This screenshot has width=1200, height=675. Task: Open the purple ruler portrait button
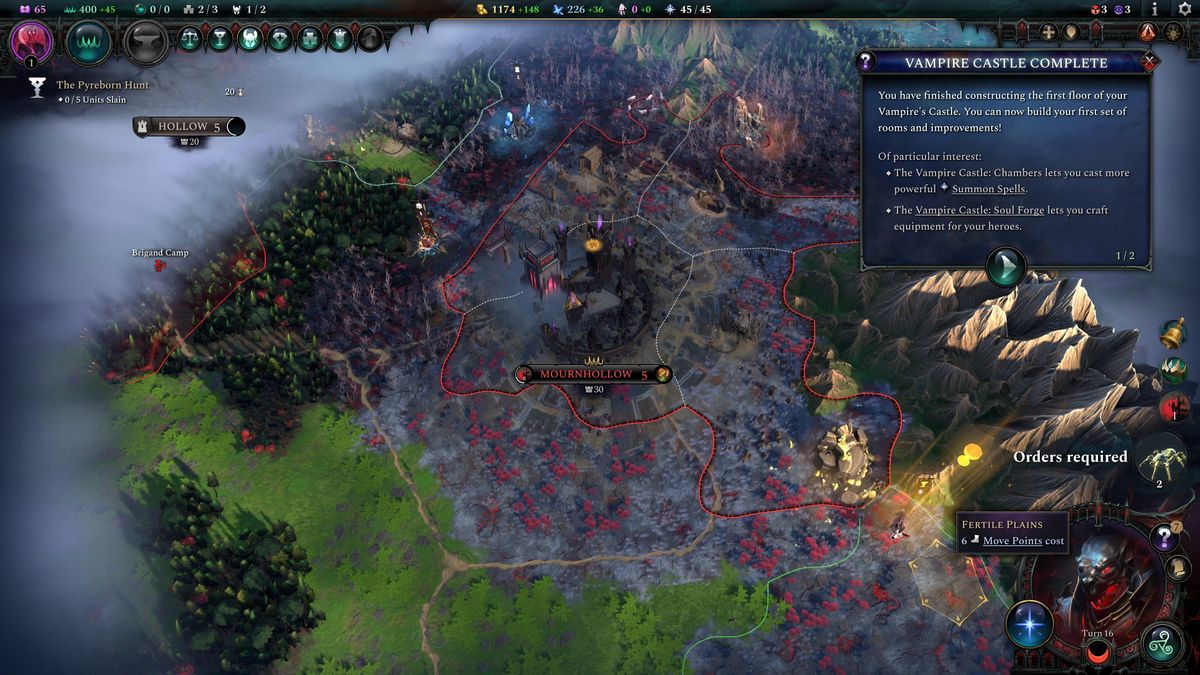tap(30, 42)
